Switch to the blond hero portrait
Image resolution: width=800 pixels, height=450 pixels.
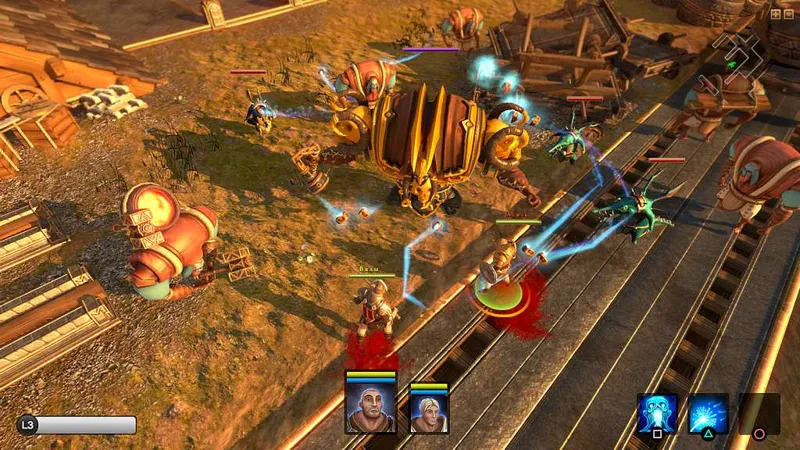[x=429, y=410]
